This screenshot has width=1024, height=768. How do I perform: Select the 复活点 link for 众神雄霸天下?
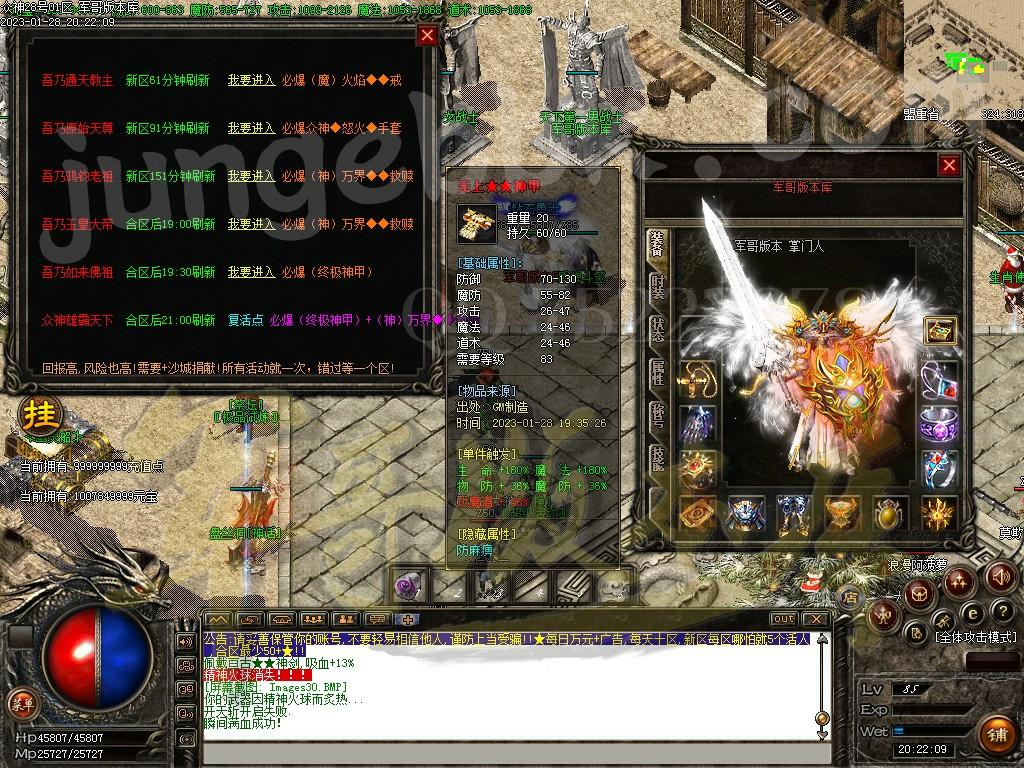pyautogui.click(x=244, y=320)
